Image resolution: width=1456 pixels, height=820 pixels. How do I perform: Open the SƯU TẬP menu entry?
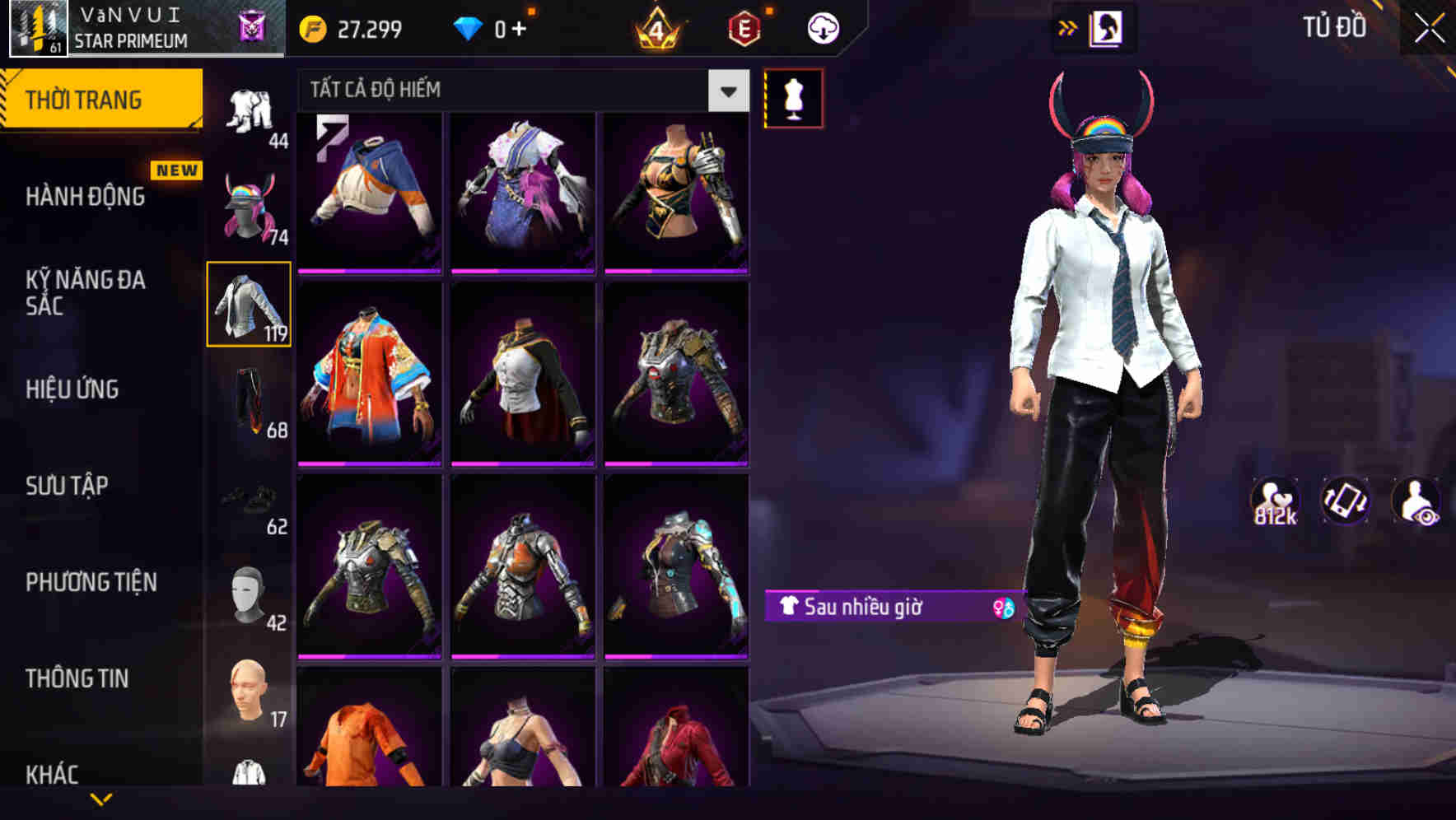click(69, 487)
